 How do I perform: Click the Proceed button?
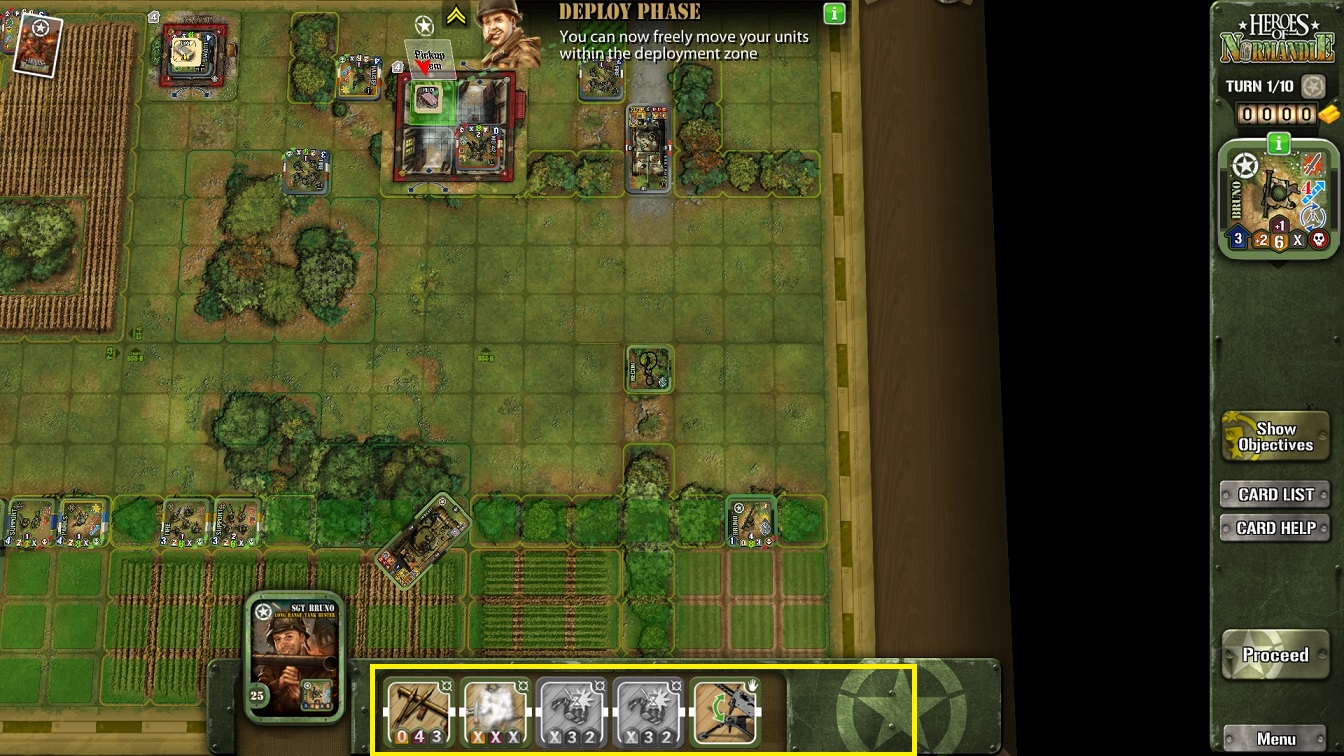(1275, 656)
